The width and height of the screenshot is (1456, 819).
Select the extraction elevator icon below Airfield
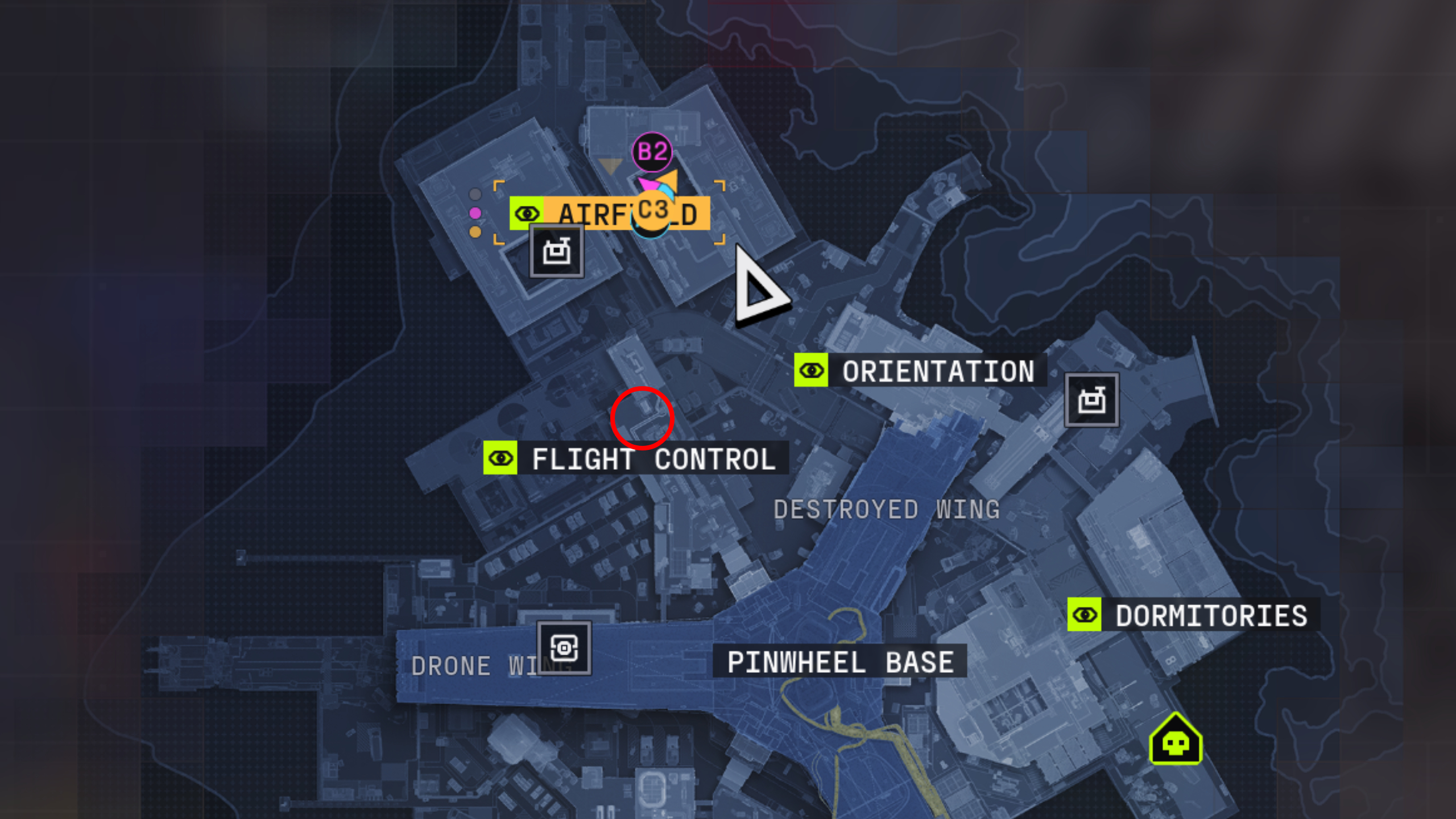click(x=556, y=253)
